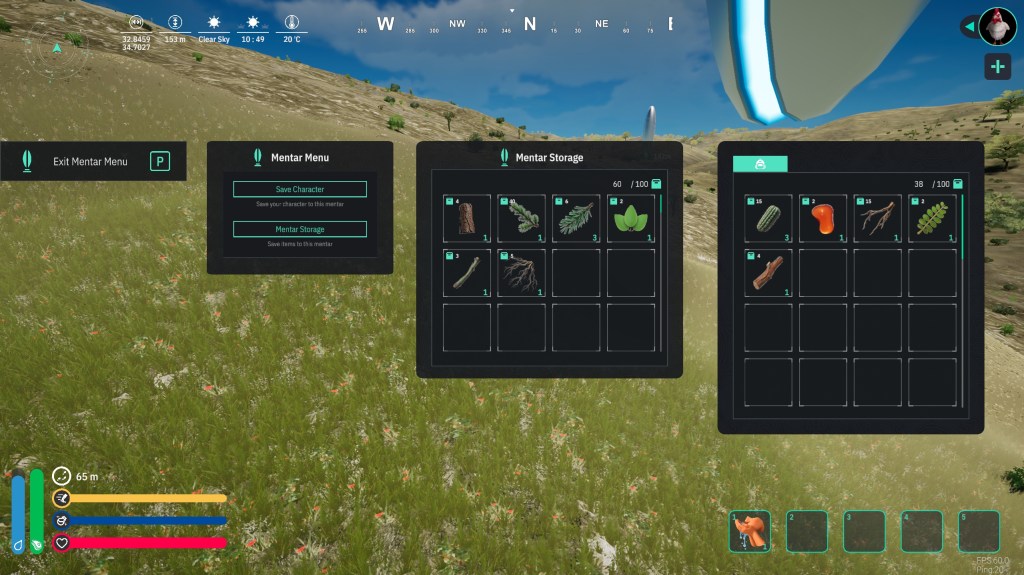This screenshot has width=1024, height=575.
Task: Exit the Mentar Menu
Action: point(93,161)
